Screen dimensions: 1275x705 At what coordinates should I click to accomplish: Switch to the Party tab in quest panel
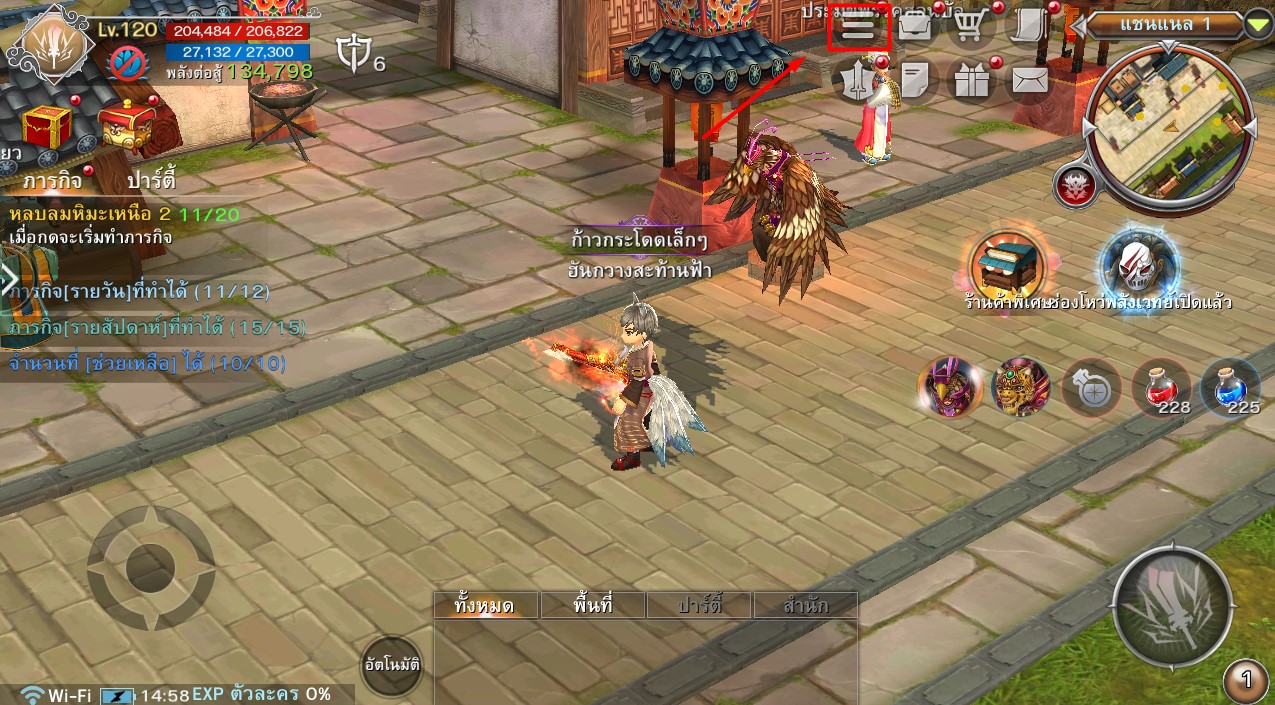pos(152,182)
